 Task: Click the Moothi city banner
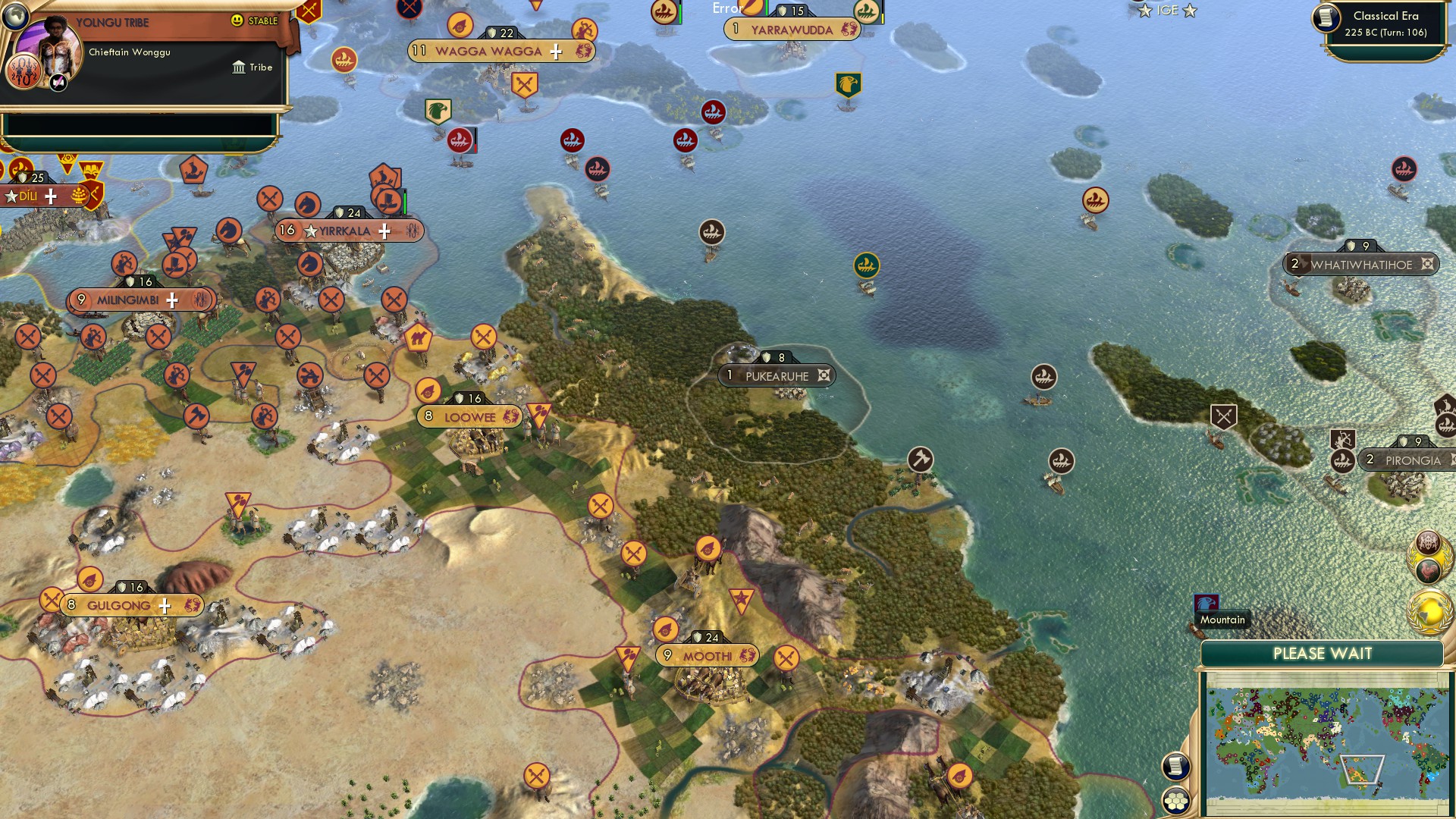705,654
